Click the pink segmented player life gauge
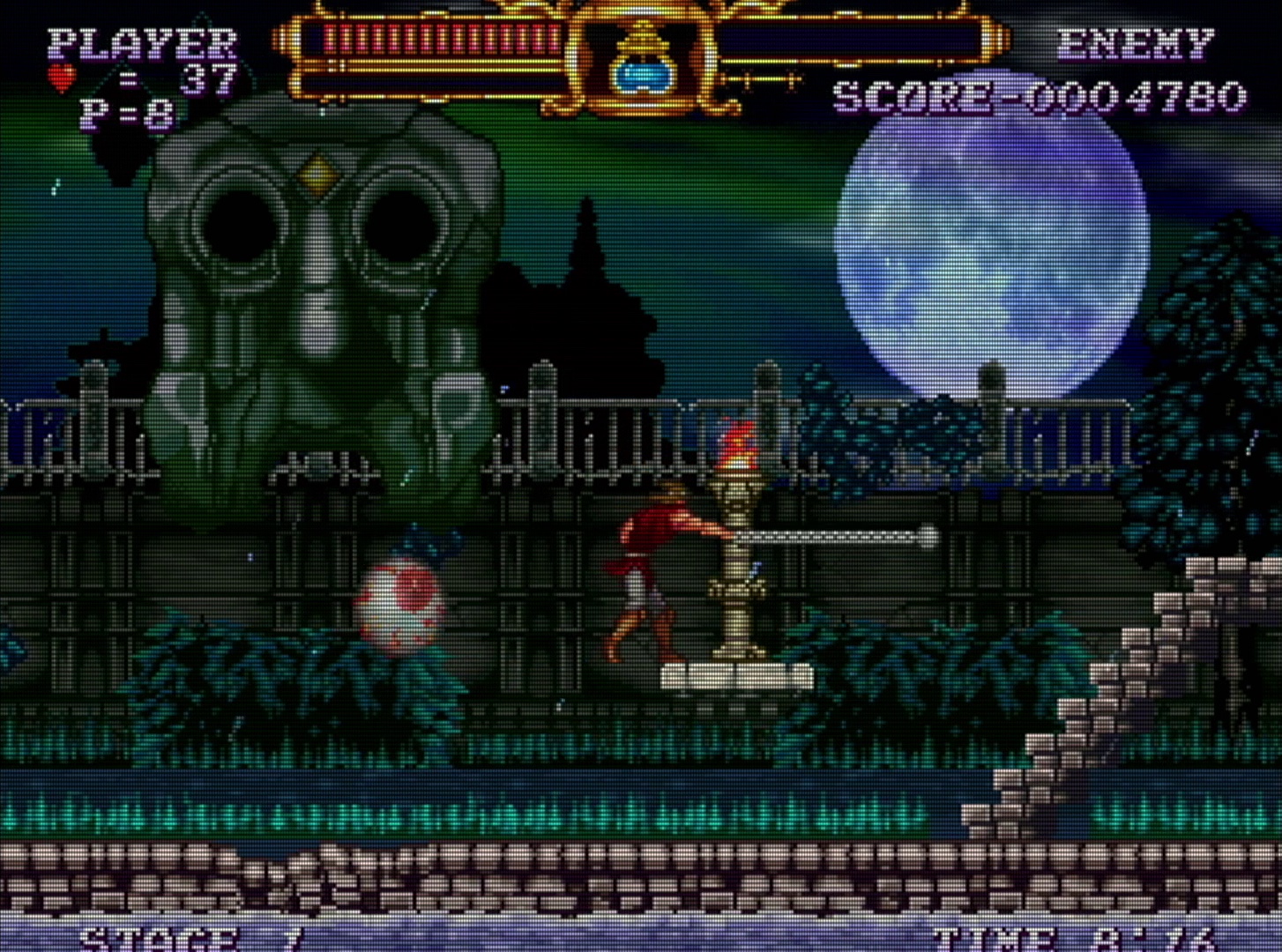 pos(432,40)
